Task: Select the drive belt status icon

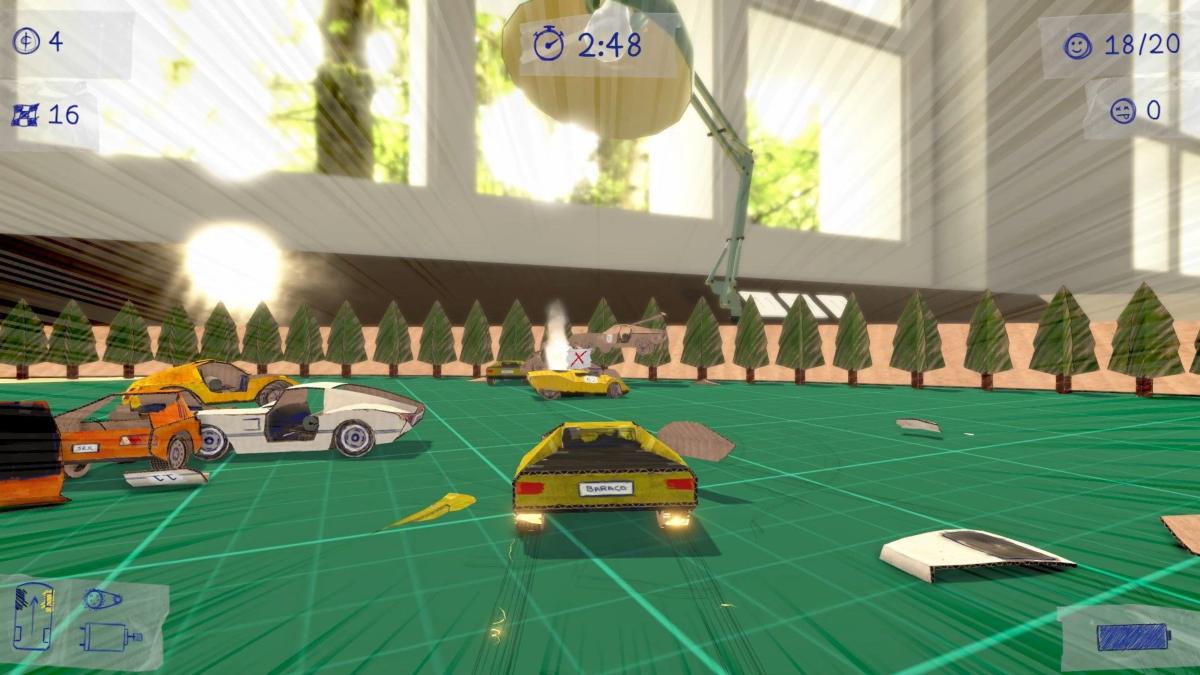Action: pos(102,599)
